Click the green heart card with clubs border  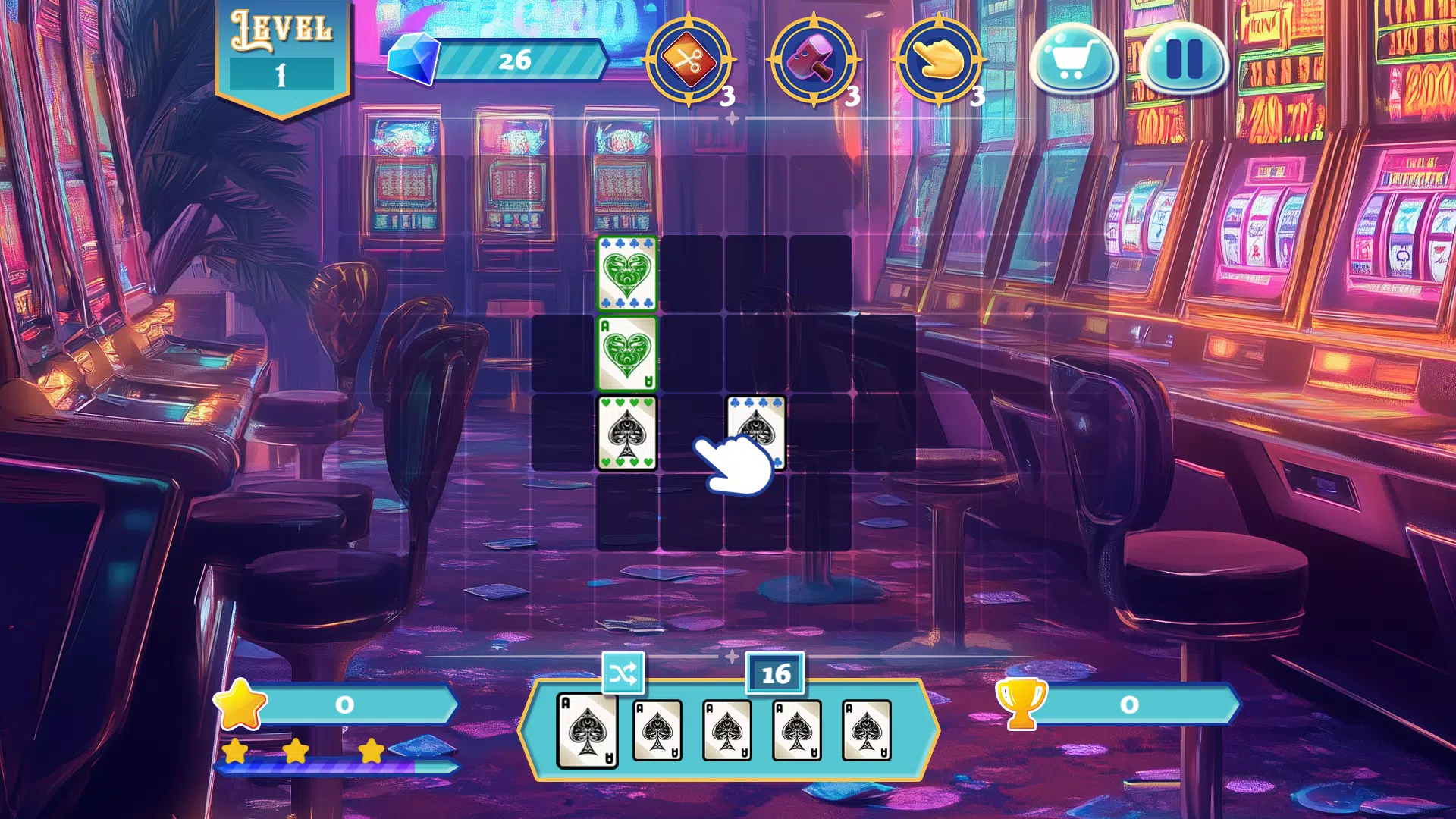[626, 274]
